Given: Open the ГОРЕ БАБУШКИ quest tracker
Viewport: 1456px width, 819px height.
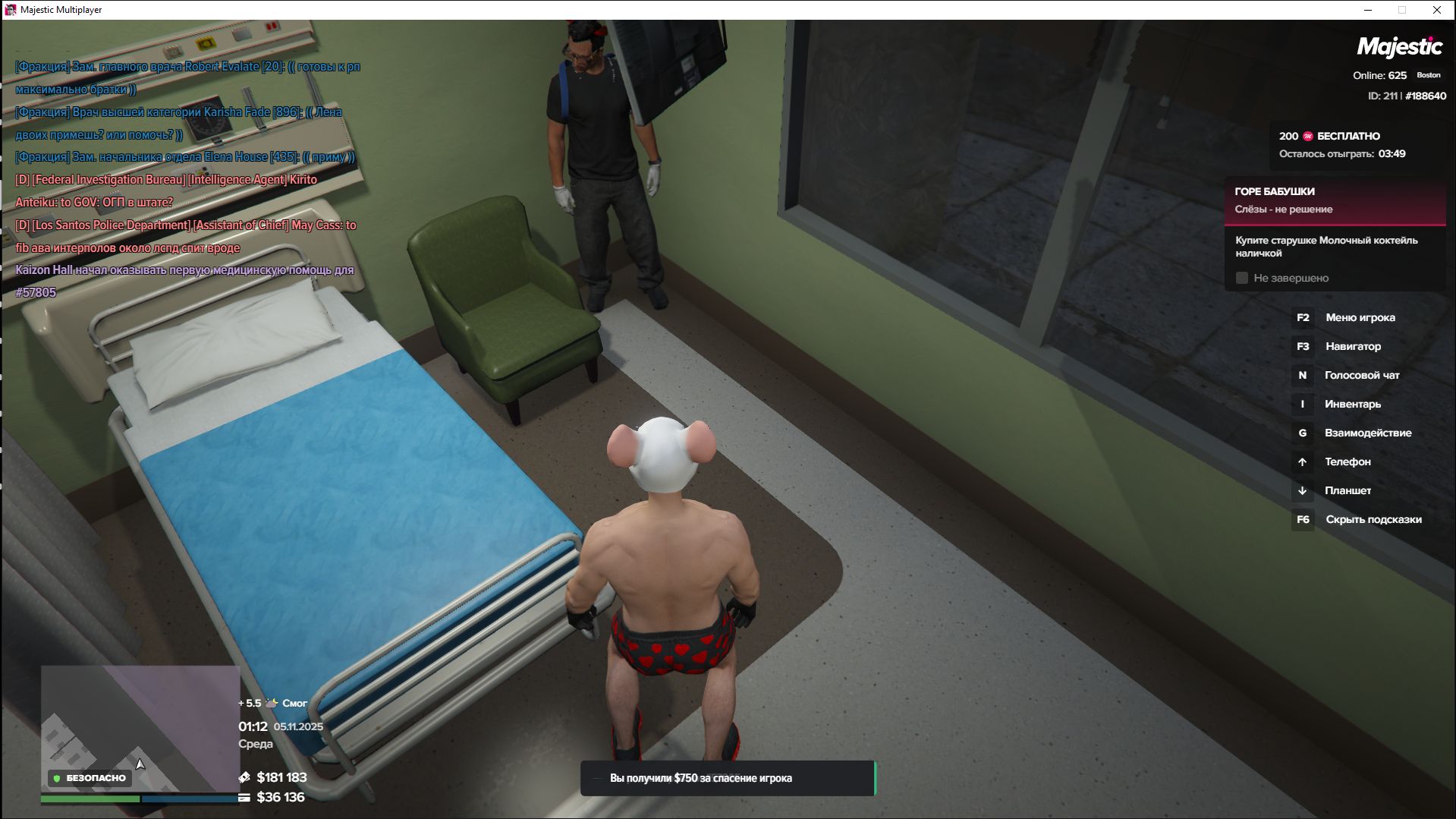Looking at the screenshot, I should (x=1334, y=200).
